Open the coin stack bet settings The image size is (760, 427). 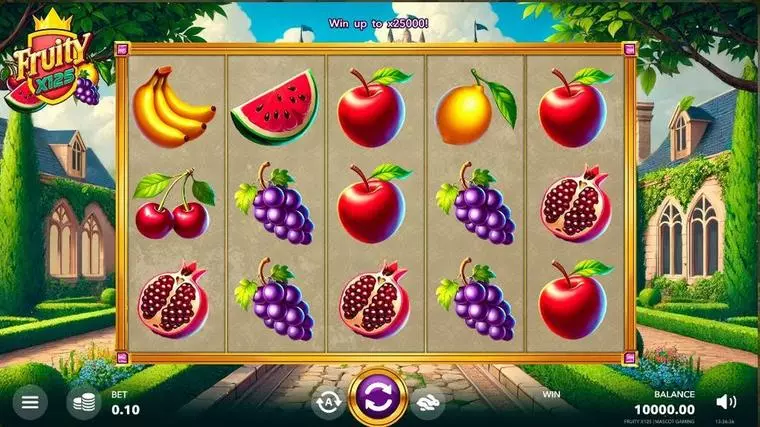(x=84, y=402)
